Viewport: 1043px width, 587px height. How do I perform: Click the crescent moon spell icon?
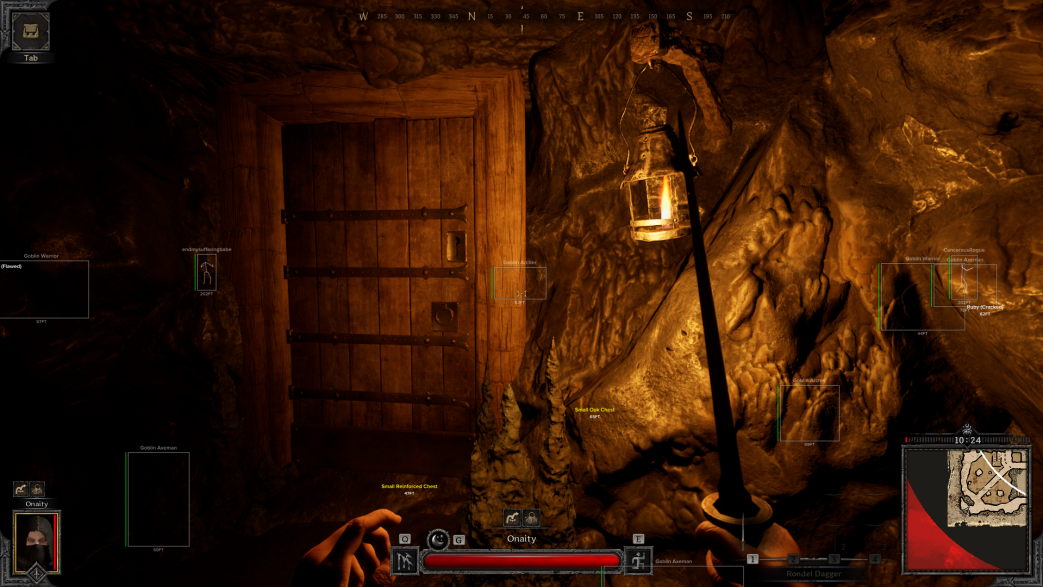(438, 540)
